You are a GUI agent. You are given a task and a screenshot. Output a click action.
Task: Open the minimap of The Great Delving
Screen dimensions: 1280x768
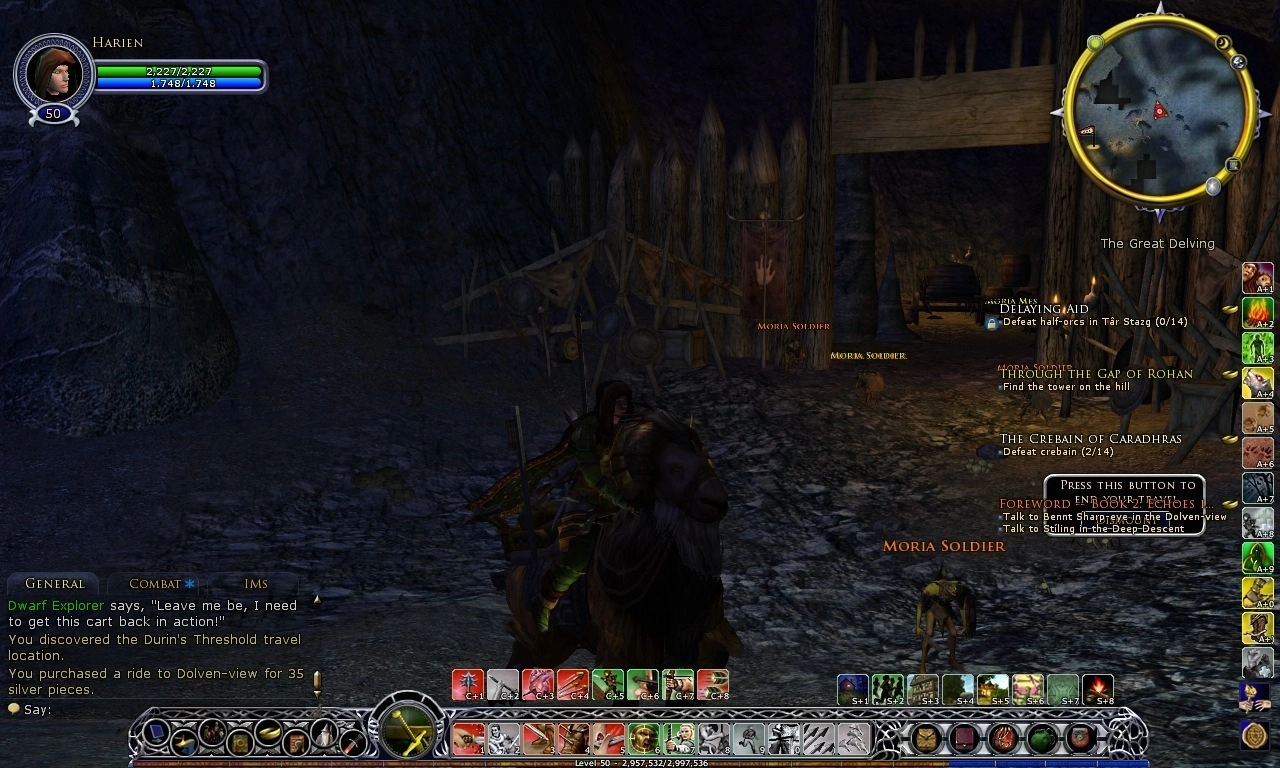click(1158, 116)
